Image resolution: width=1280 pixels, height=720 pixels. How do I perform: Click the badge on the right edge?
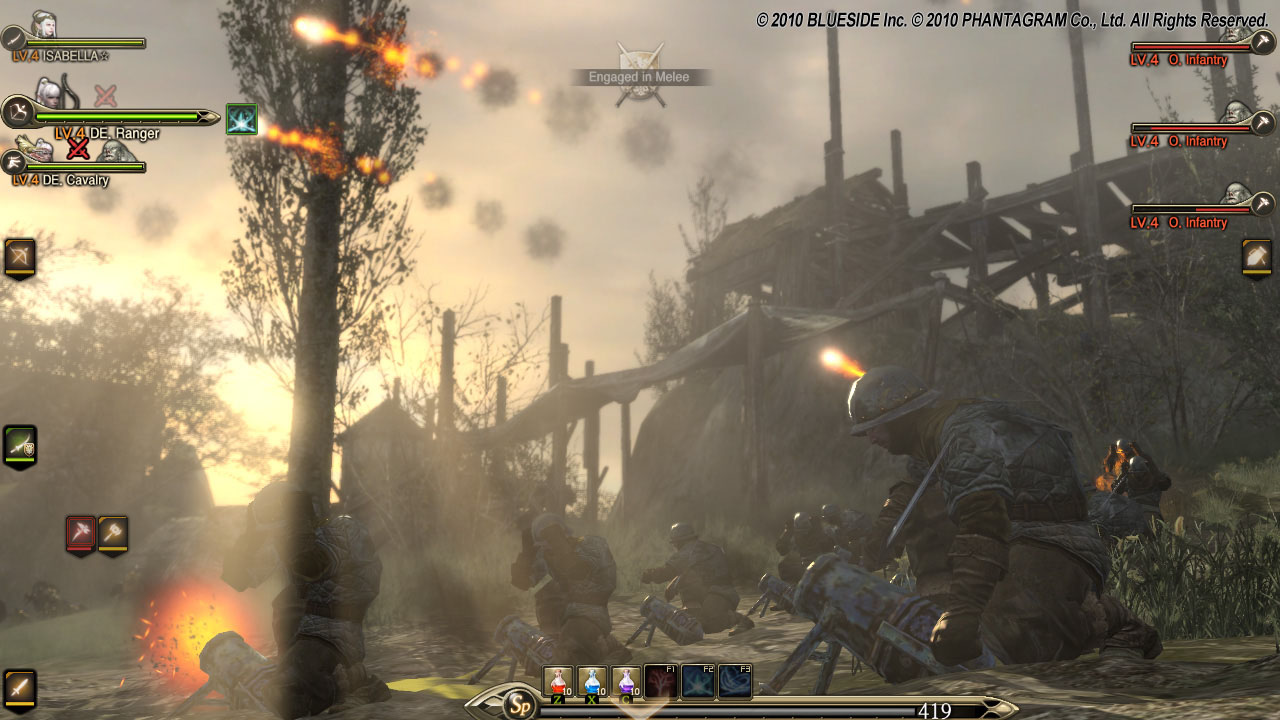click(1257, 256)
